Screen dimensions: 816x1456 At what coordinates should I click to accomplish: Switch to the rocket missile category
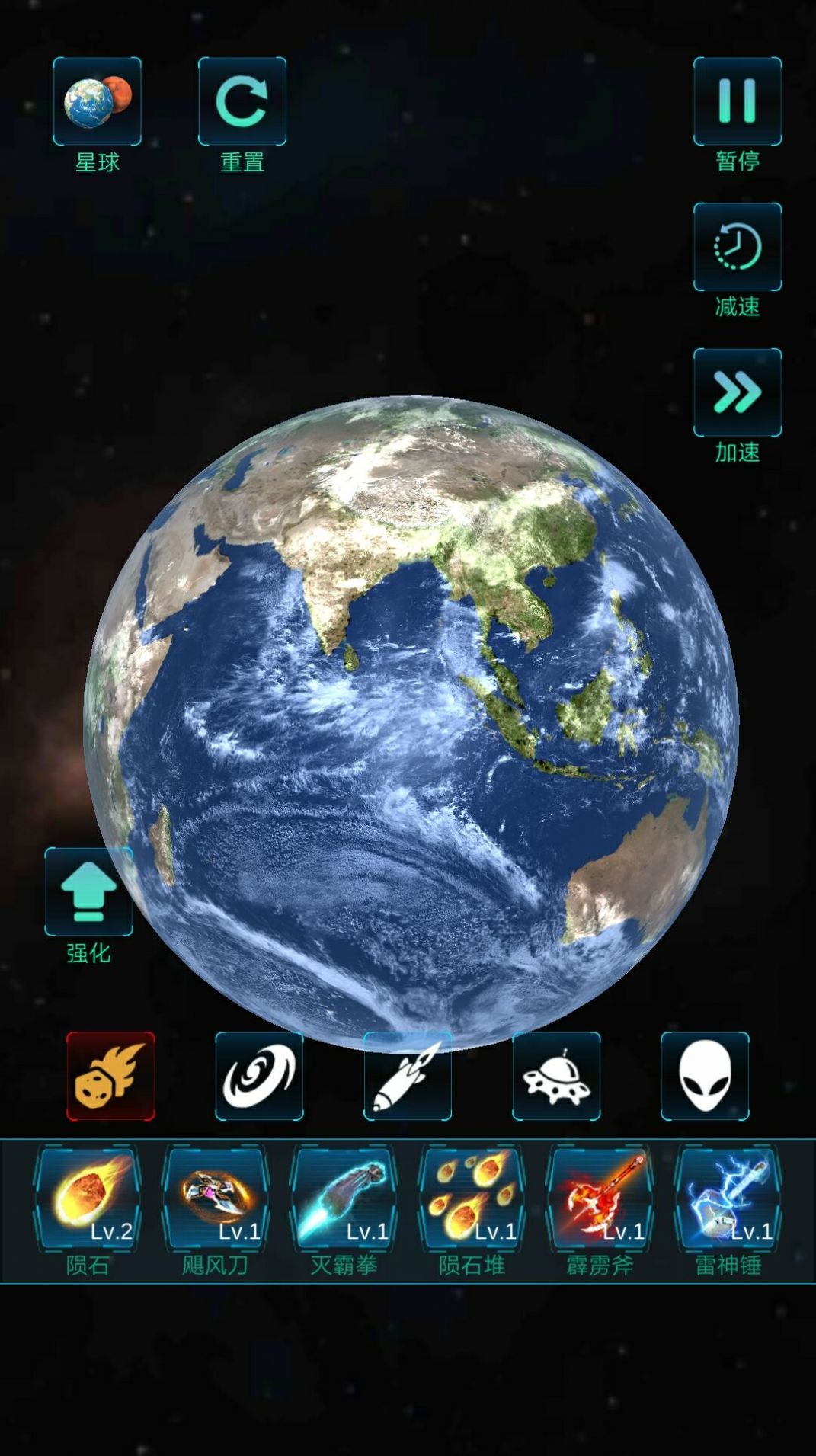pyautogui.click(x=408, y=1076)
